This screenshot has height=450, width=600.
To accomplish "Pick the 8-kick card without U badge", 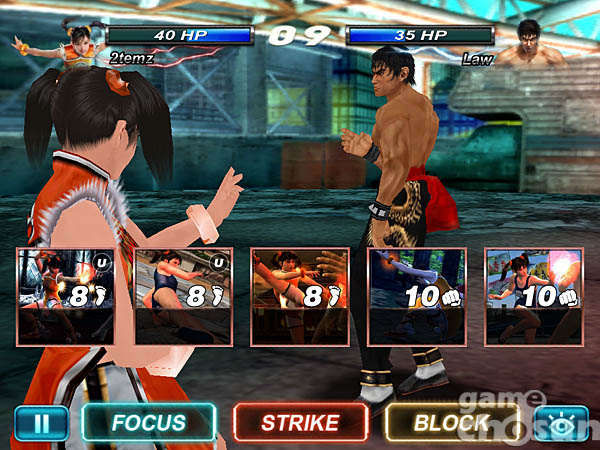I will click(x=299, y=296).
